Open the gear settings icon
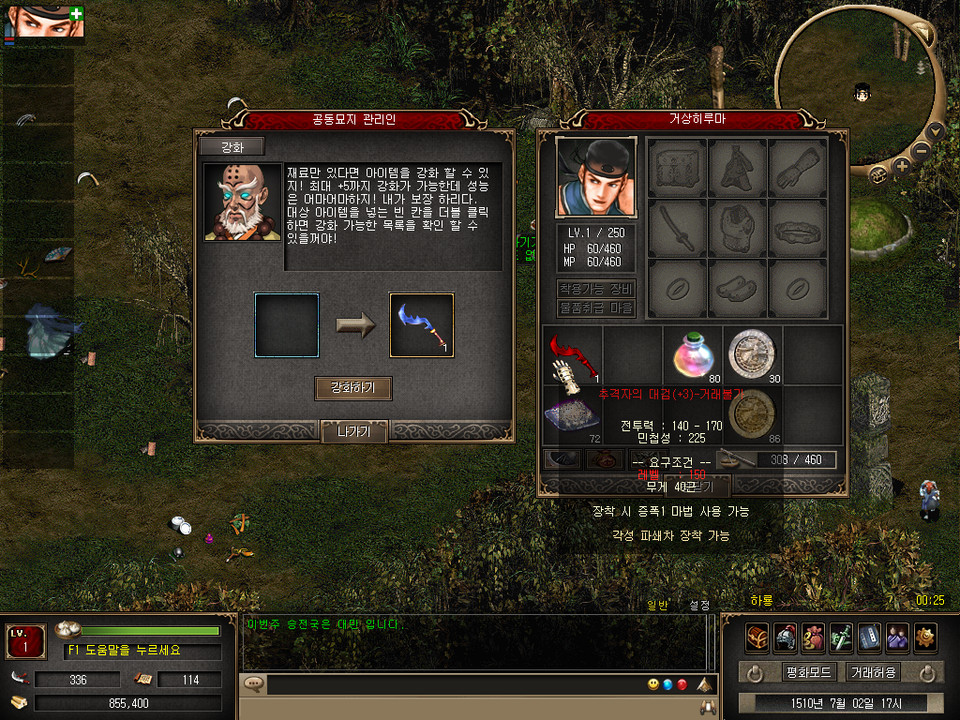 [x=925, y=635]
